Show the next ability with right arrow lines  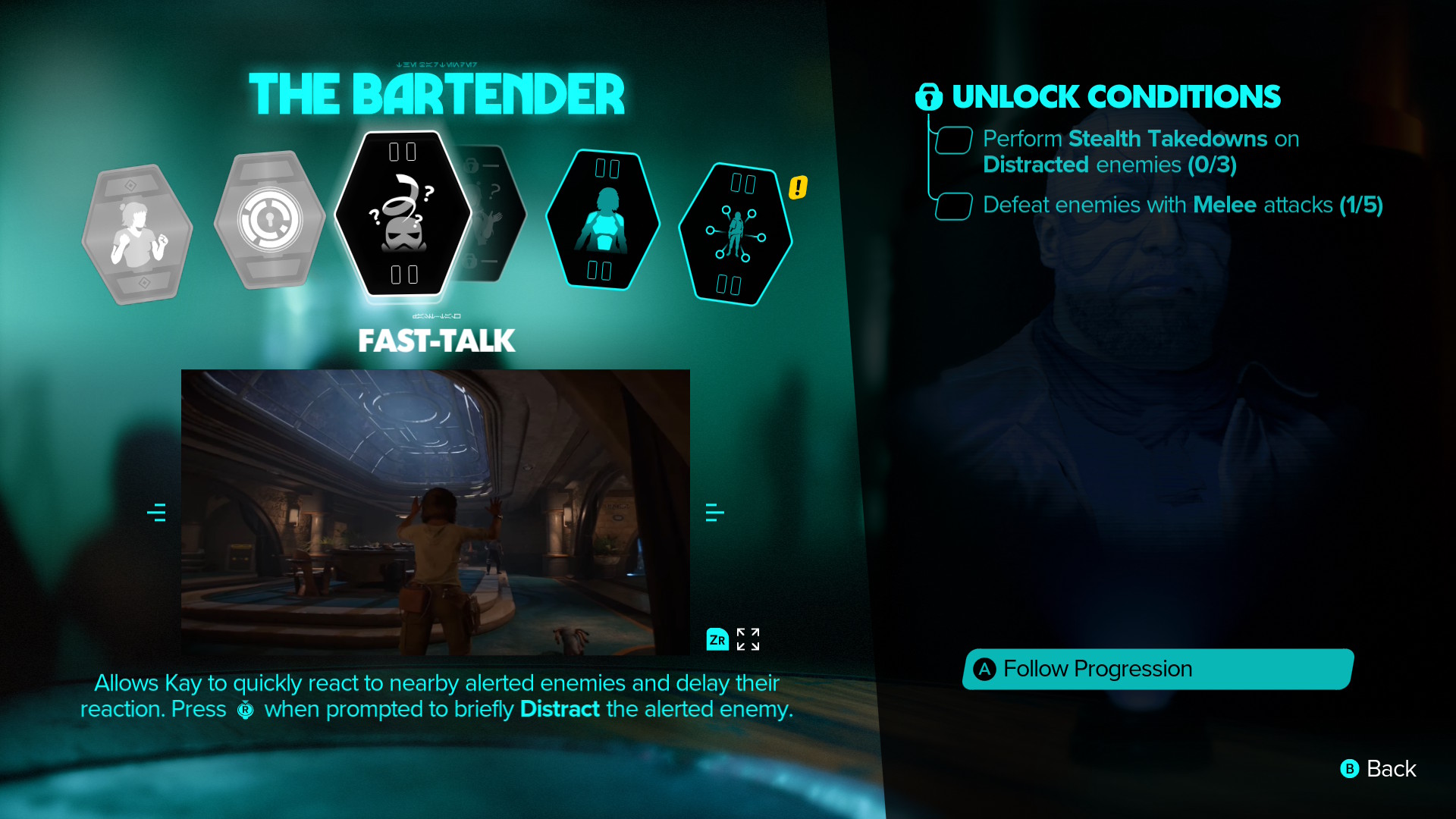tap(714, 513)
